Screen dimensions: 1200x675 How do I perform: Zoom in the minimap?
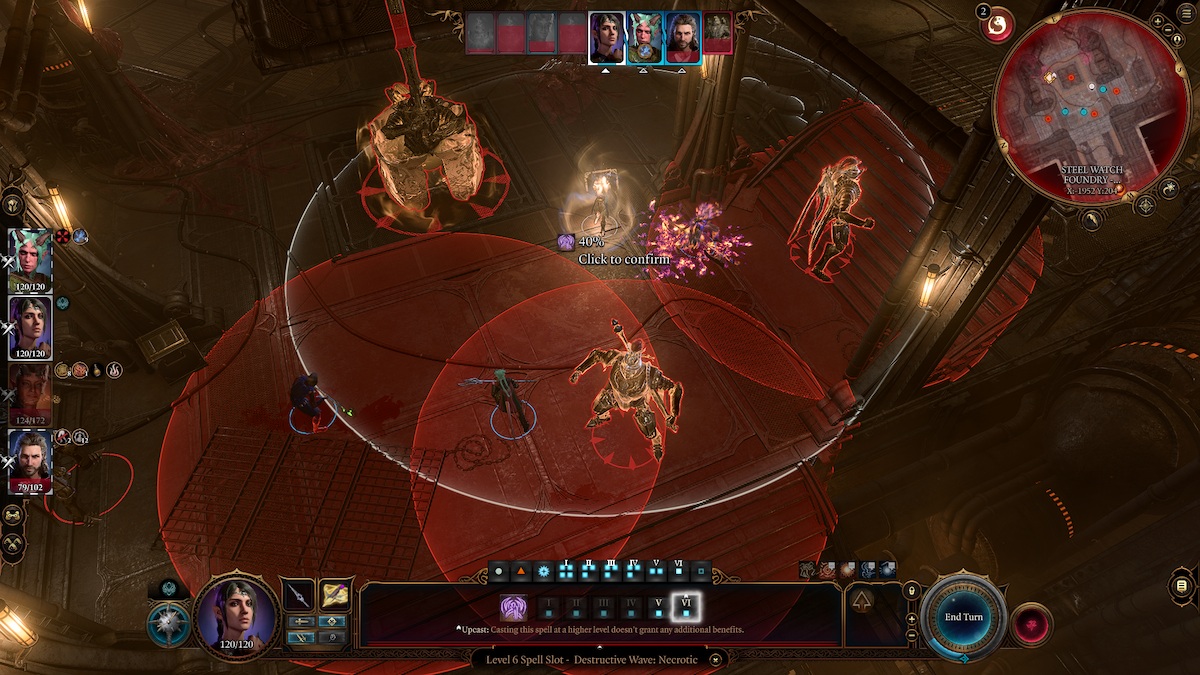tap(1157, 21)
